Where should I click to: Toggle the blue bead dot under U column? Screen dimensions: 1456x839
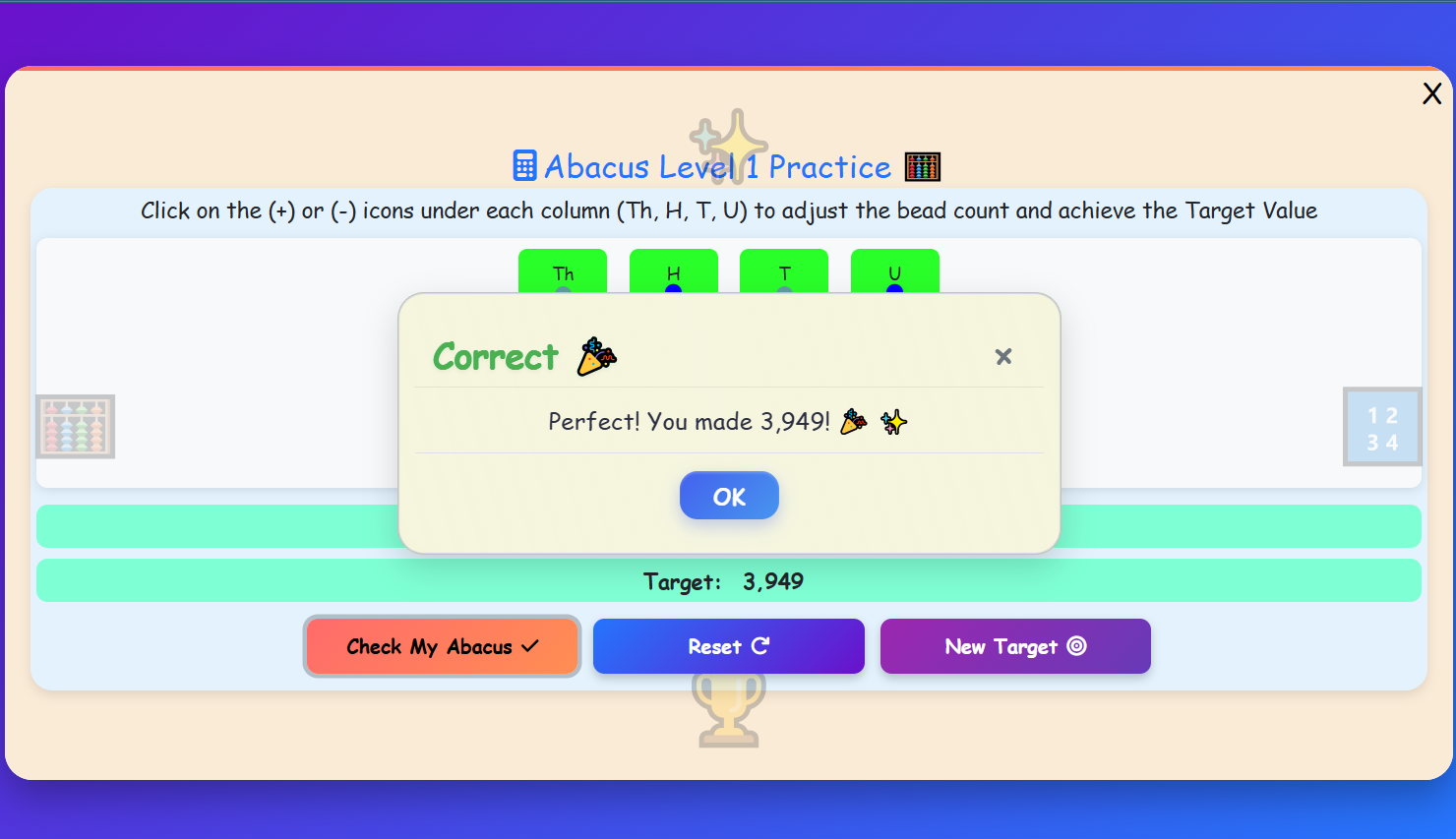click(894, 289)
